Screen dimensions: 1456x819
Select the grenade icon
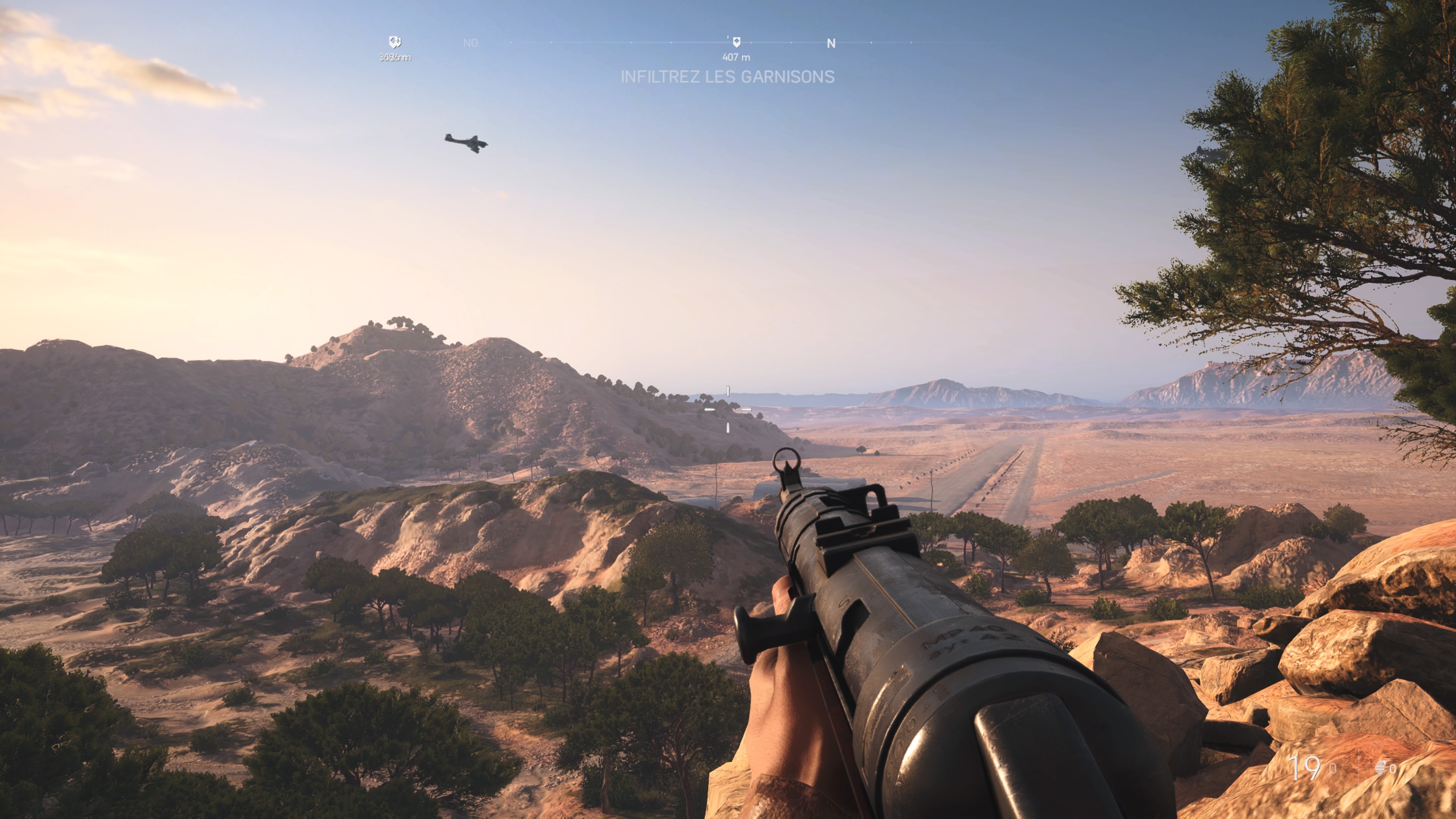pyautogui.click(x=1380, y=767)
